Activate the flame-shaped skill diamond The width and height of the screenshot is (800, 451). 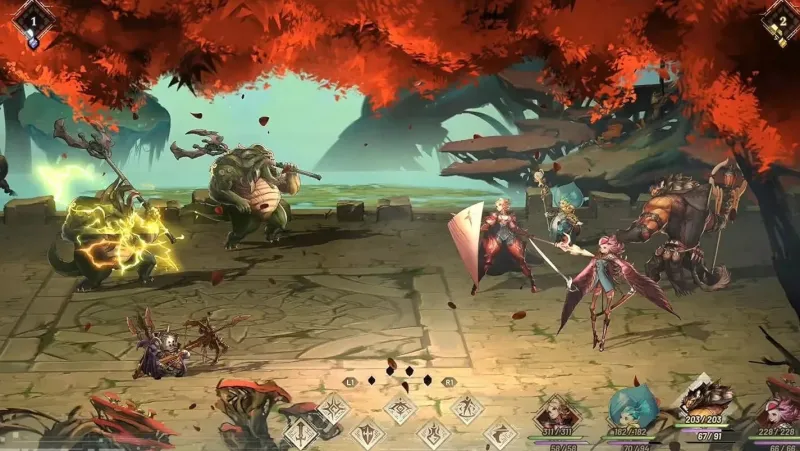pyautogui.click(x=433, y=434)
